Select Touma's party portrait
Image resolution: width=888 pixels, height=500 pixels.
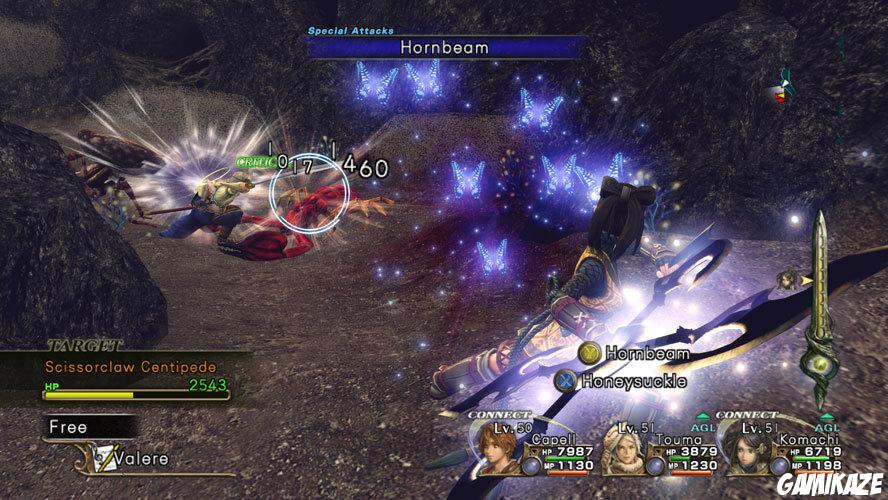point(626,449)
